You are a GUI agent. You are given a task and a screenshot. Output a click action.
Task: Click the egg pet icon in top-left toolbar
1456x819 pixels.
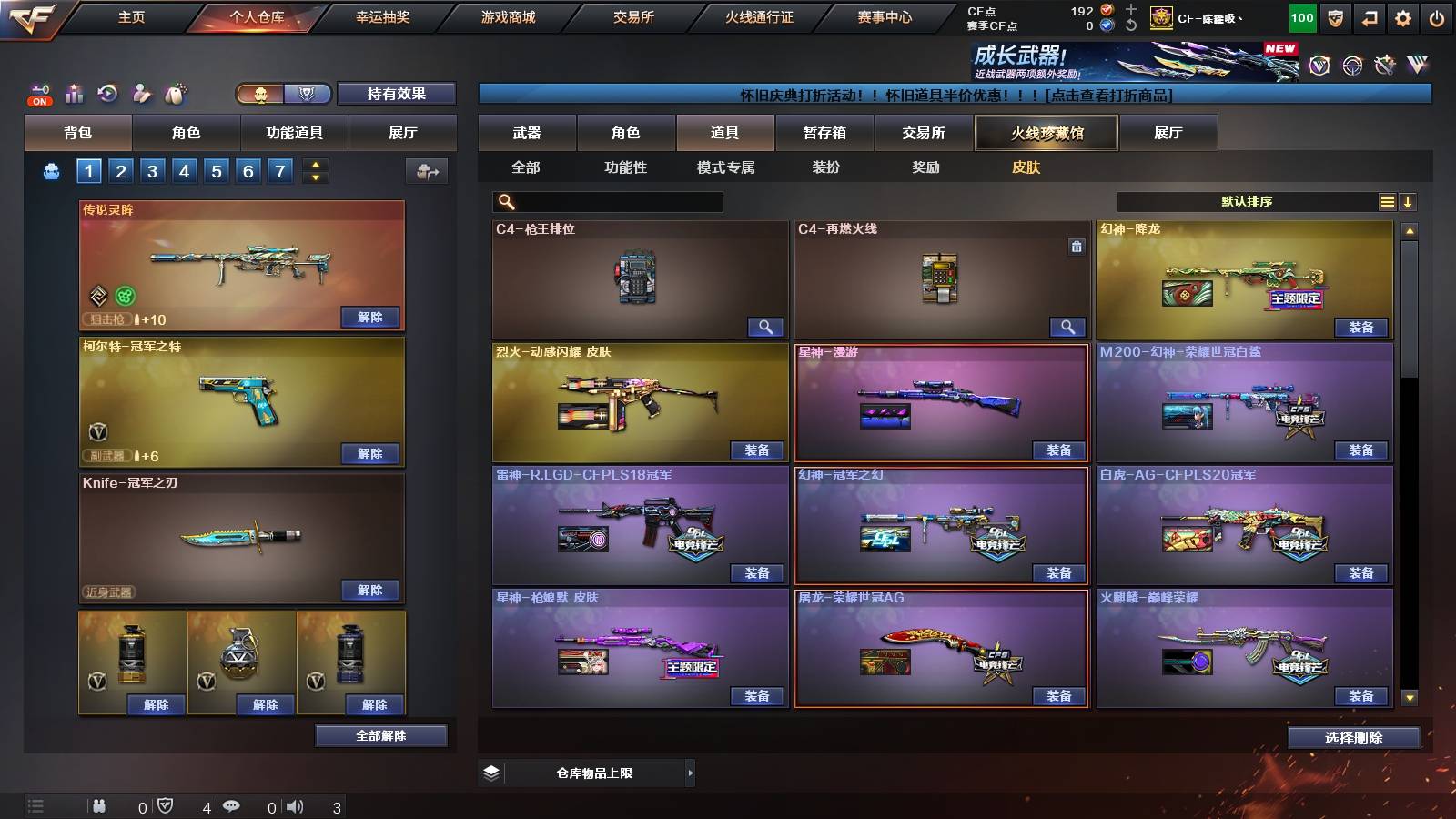pyautogui.click(x=176, y=93)
